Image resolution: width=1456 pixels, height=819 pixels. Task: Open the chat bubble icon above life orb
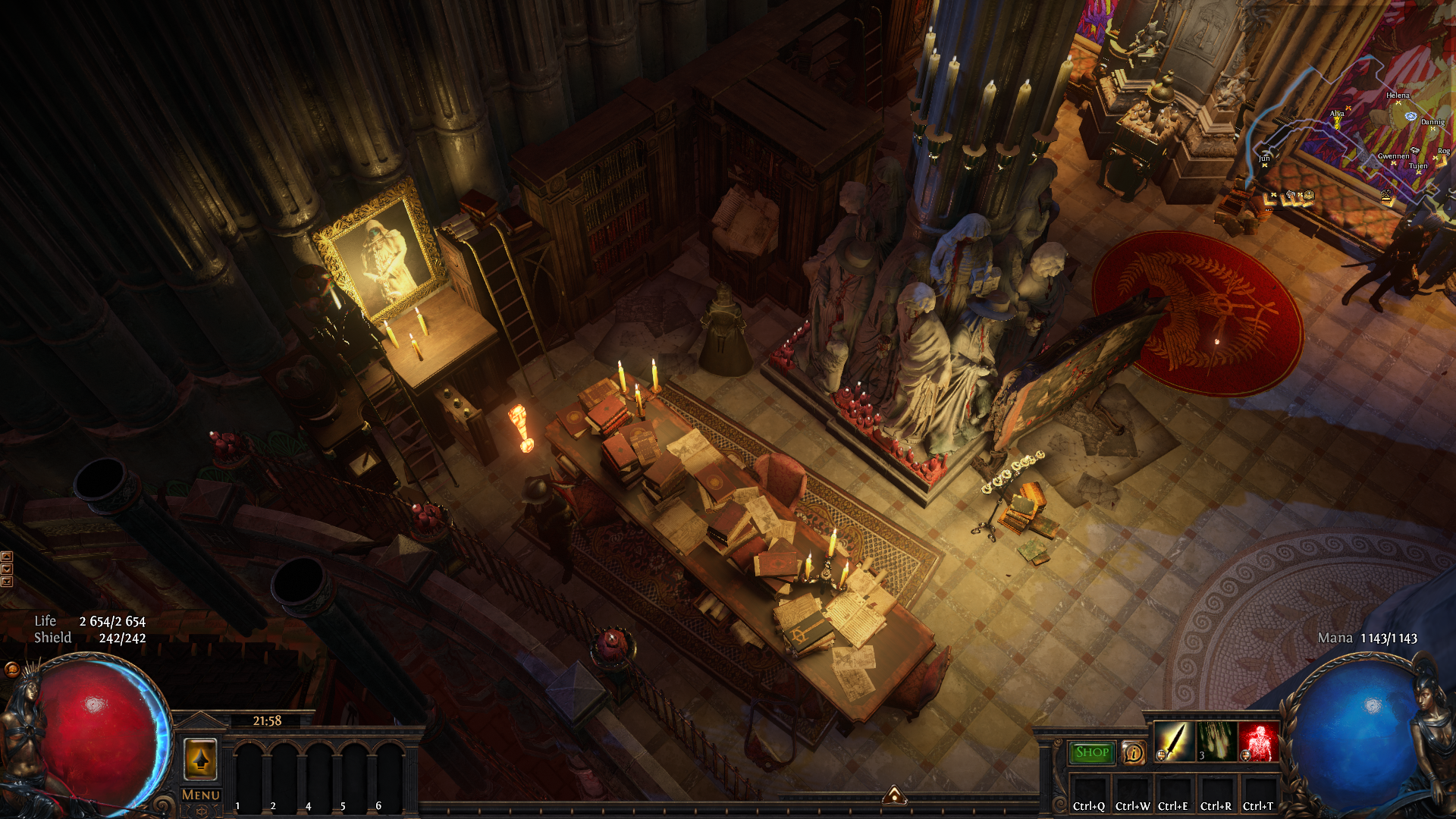point(12,669)
